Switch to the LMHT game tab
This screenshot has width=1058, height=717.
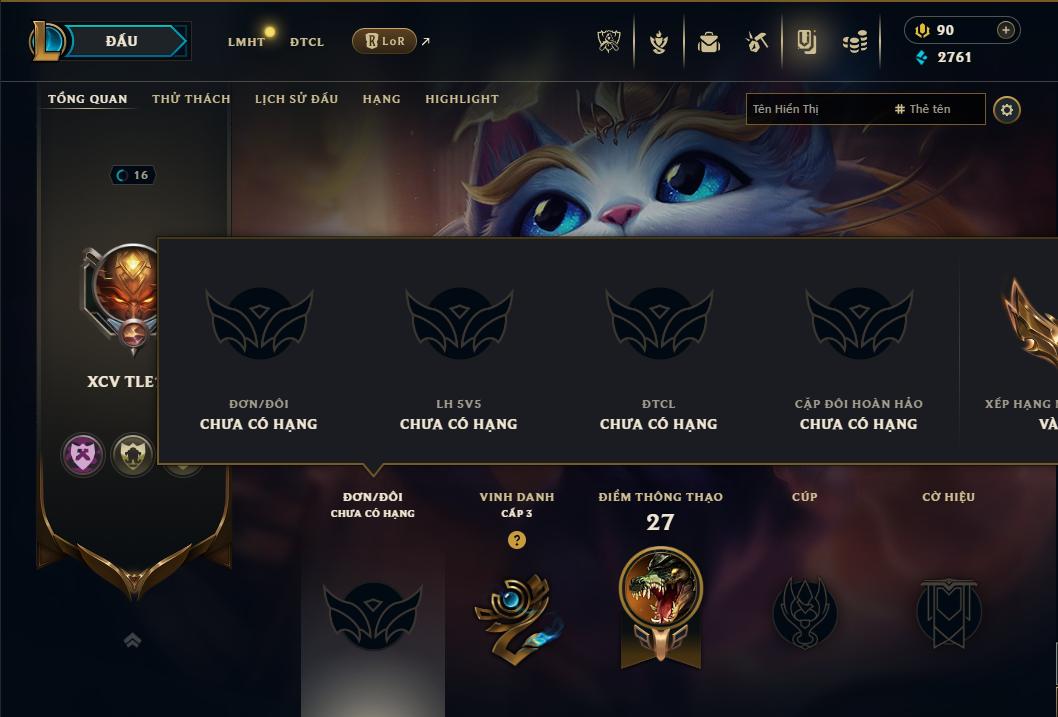click(x=246, y=42)
